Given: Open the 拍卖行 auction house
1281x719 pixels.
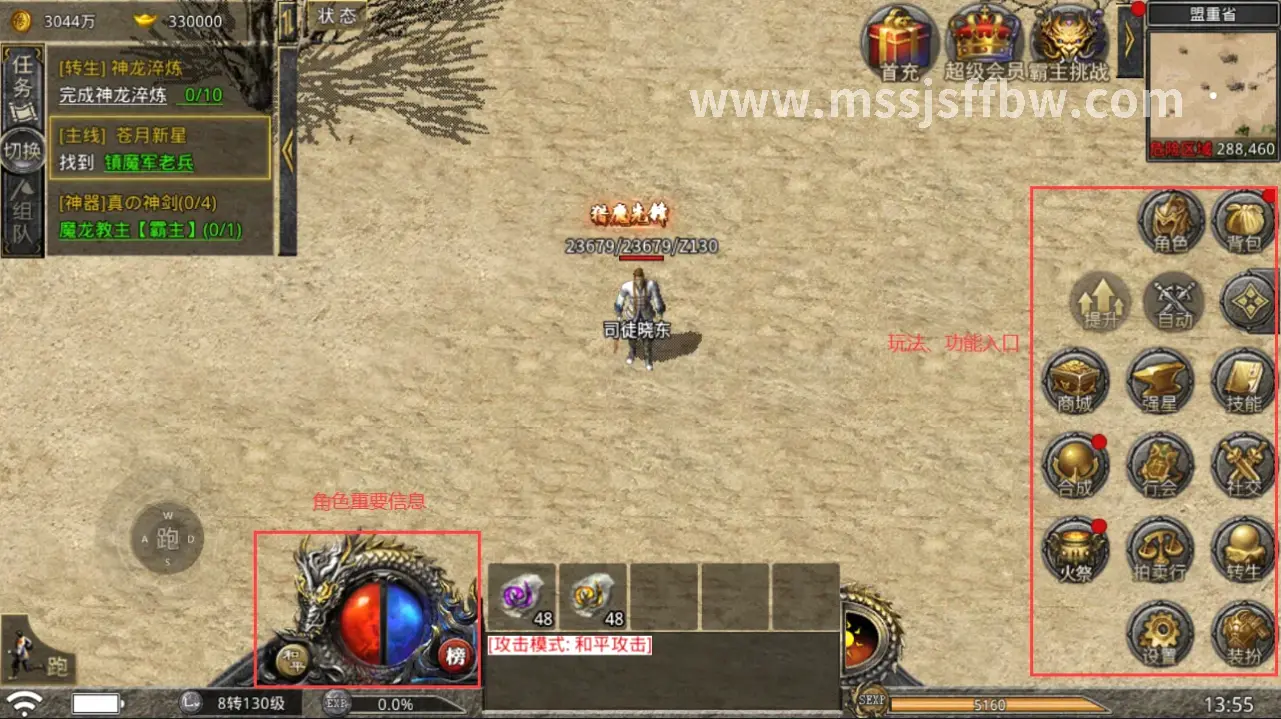Looking at the screenshot, I should tap(1160, 550).
